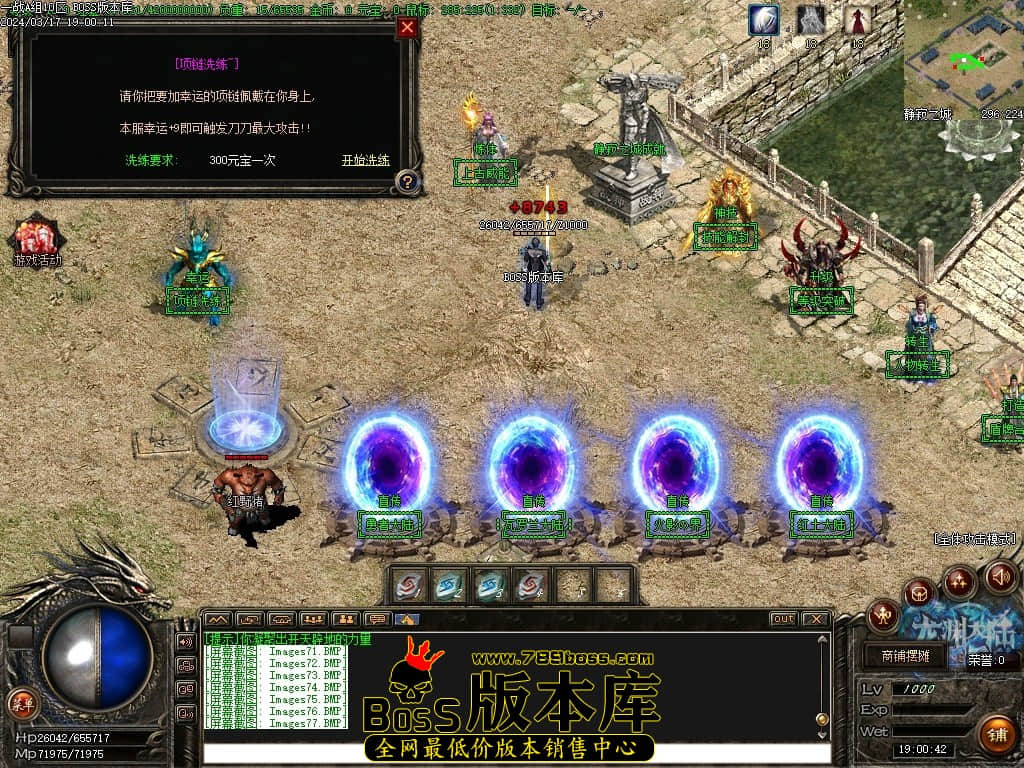Open the bag with the cube button
1024x768 pixels.
(x=919, y=594)
